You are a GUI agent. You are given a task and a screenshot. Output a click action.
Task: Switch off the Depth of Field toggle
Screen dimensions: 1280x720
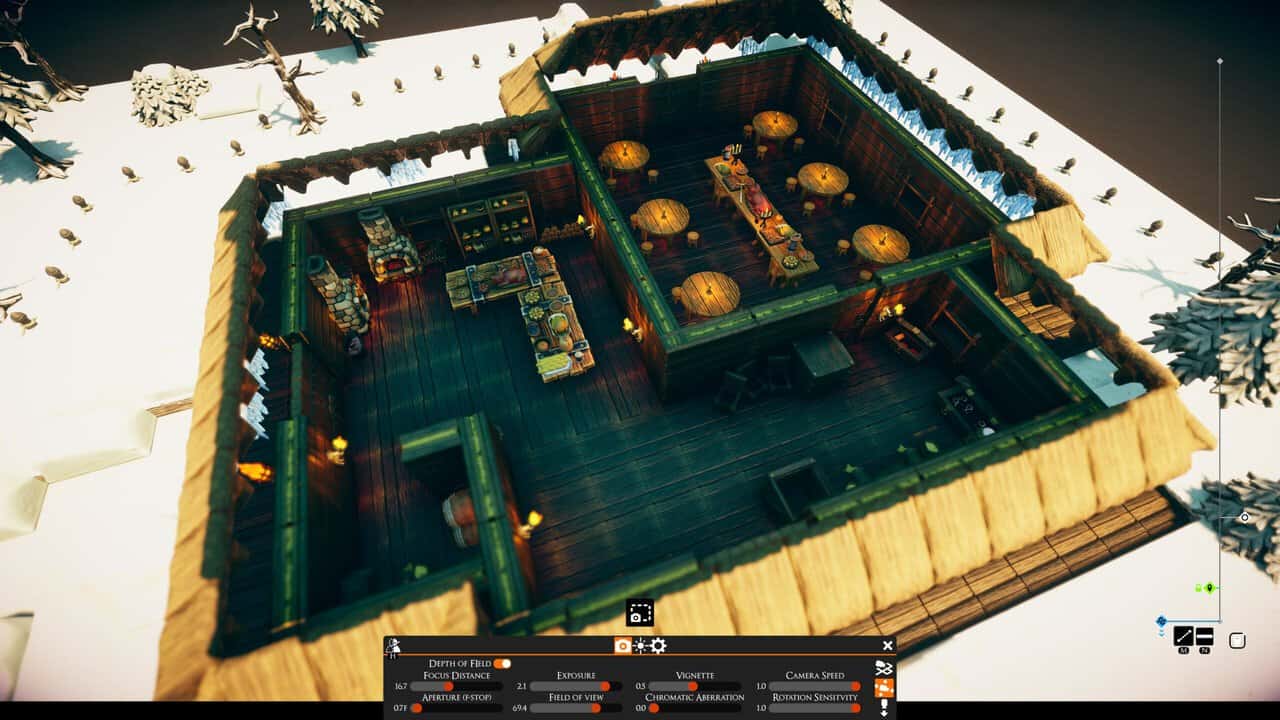coord(502,661)
